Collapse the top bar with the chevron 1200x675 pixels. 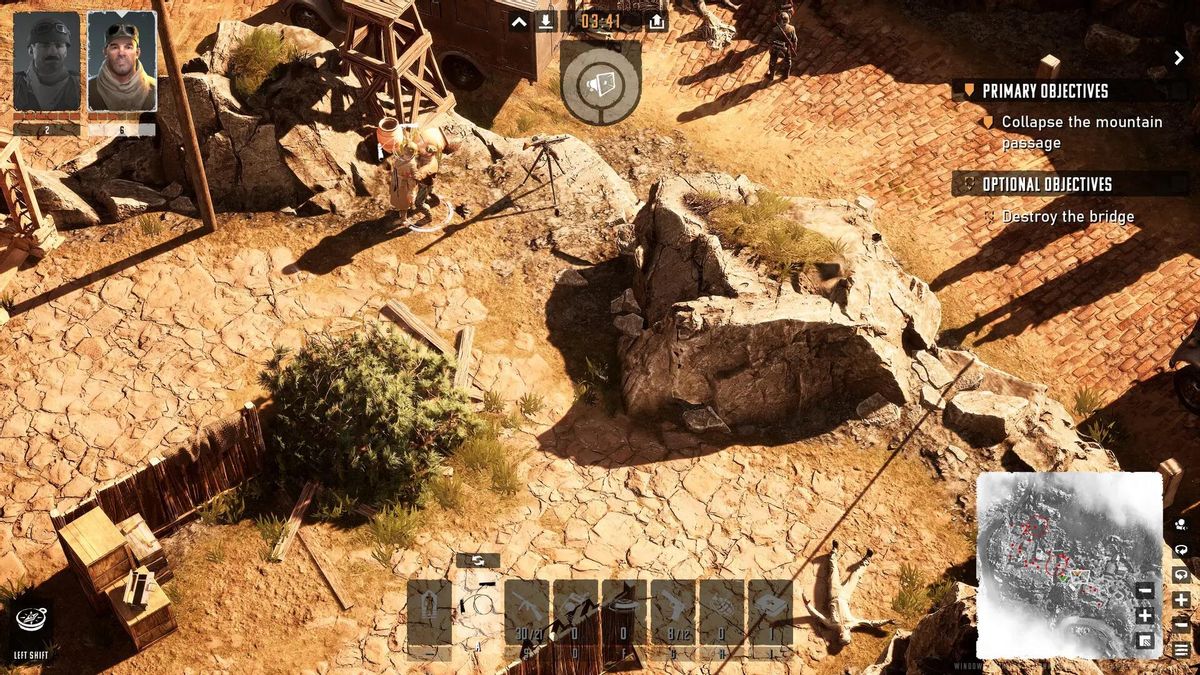(x=519, y=21)
